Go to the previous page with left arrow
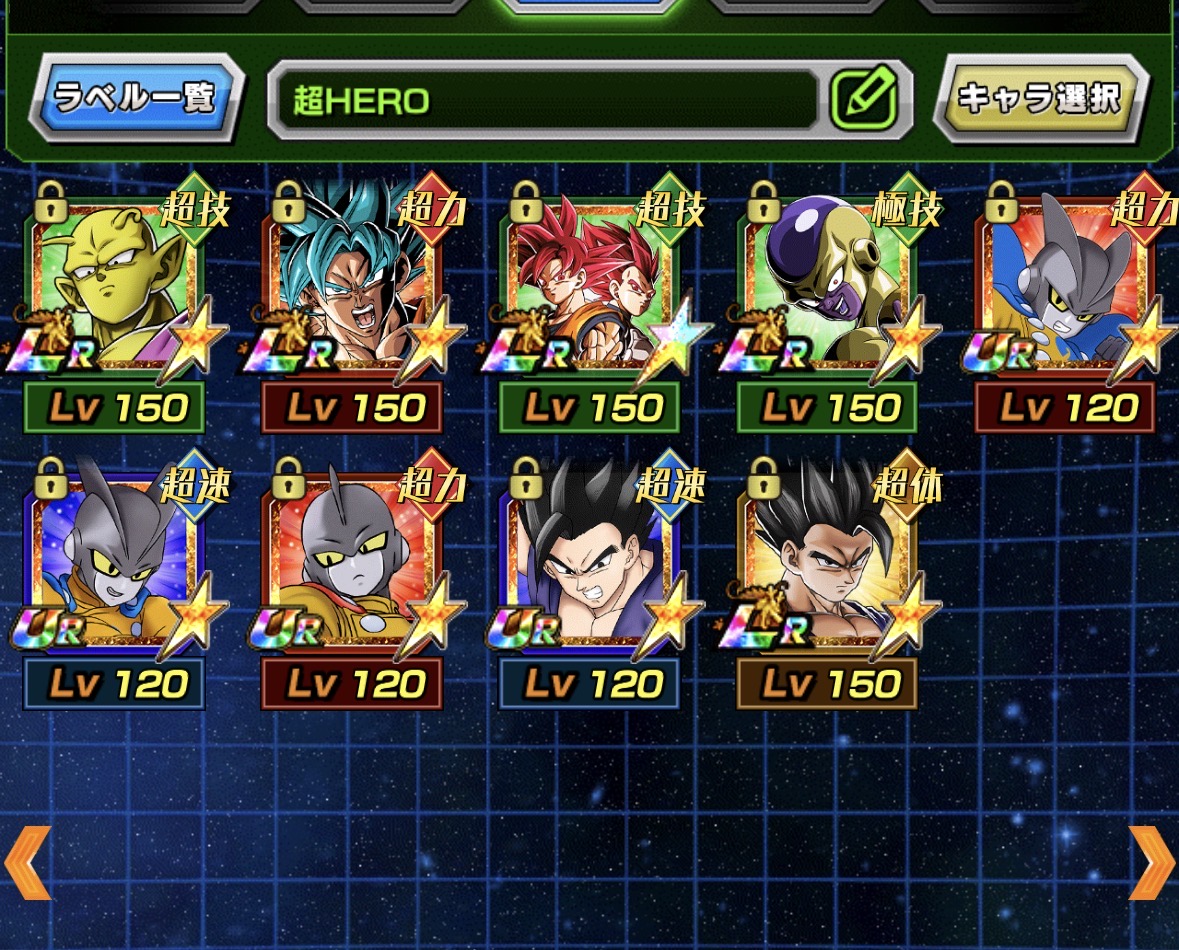This screenshot has width=1179, height=950. click(x=27, y=862)
